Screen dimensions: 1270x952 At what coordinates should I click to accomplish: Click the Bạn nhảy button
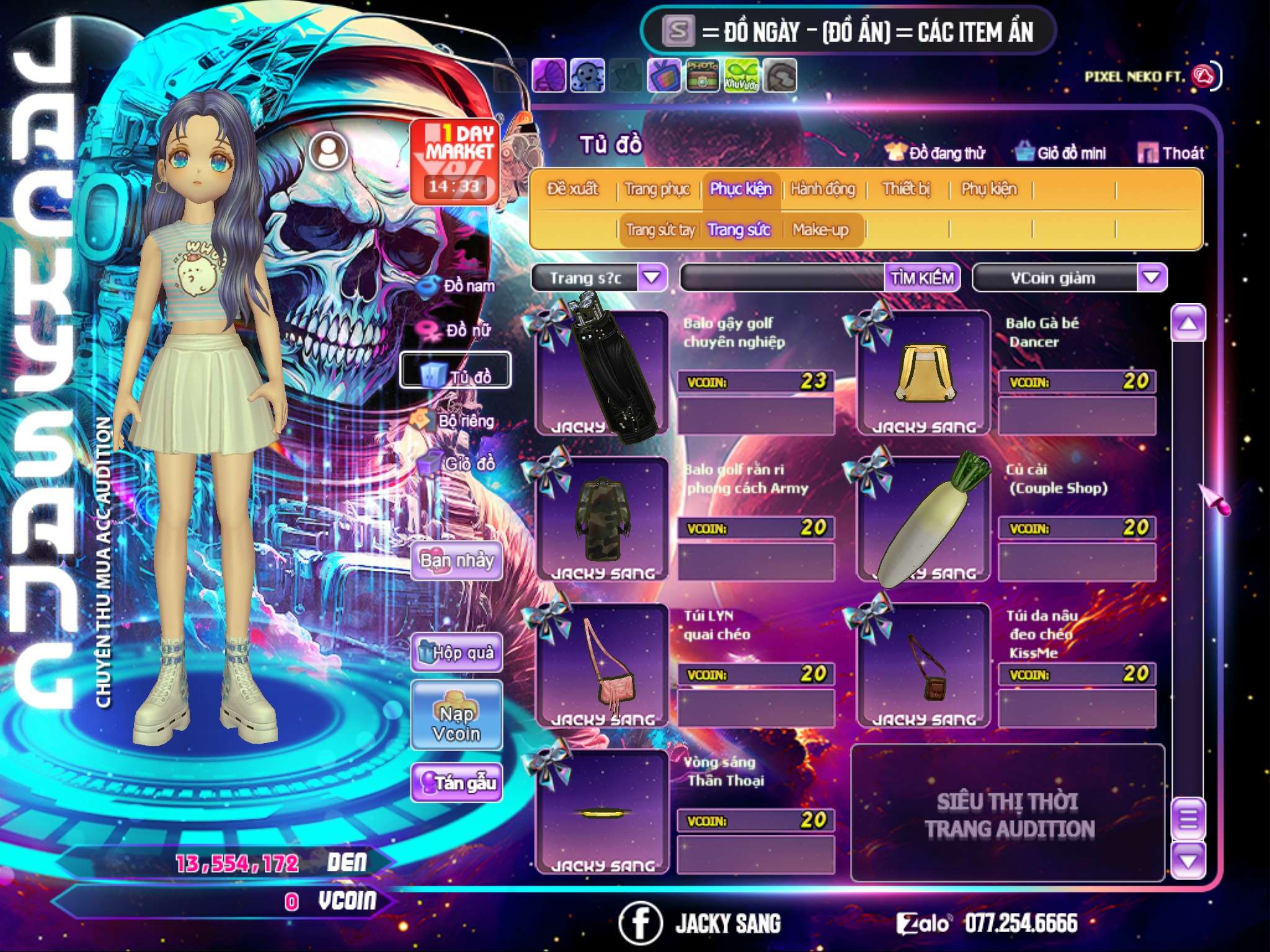456,561
